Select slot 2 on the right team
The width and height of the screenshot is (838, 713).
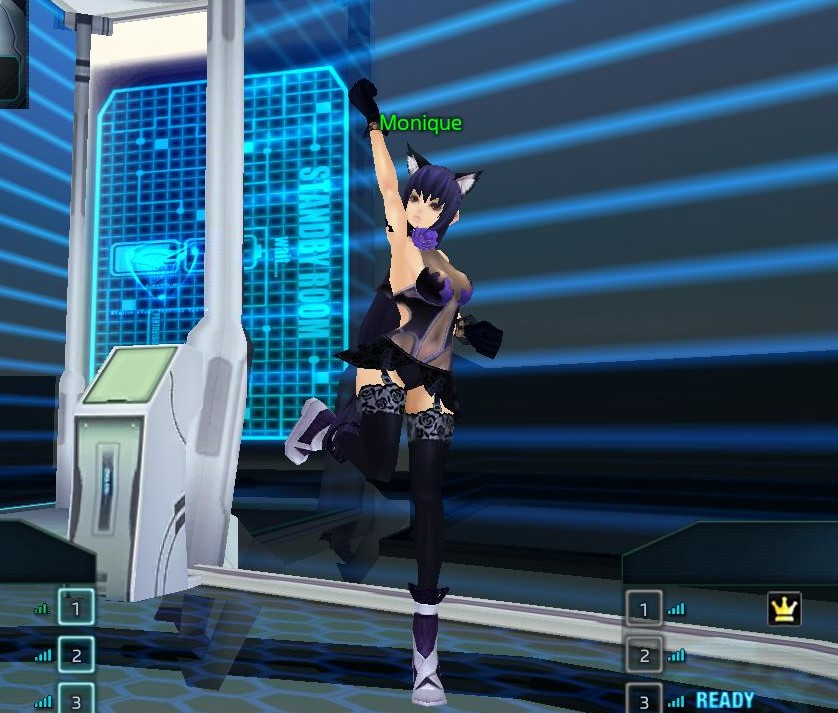pyautogui.click(x=644, y=656)
